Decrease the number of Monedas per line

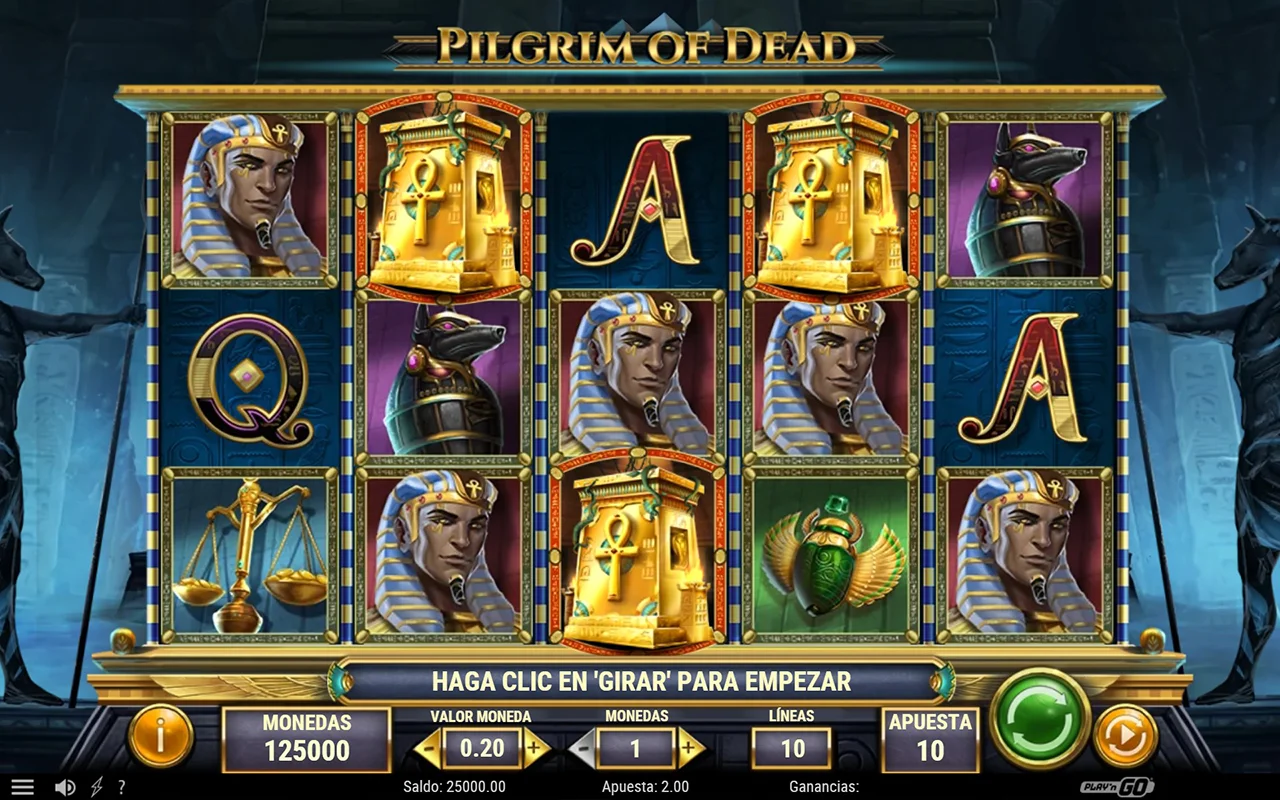click(584, 747)
